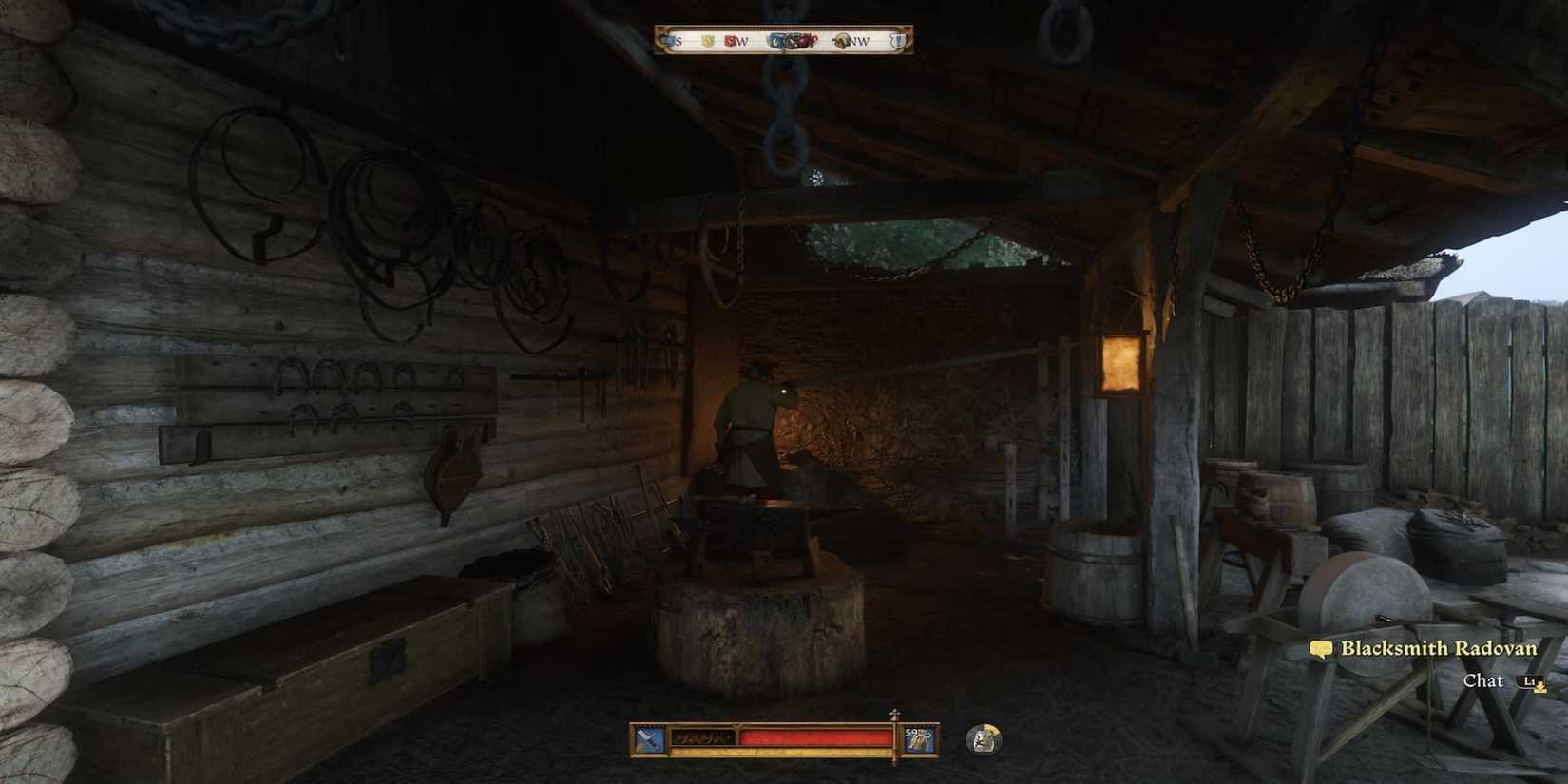Click the white shield at compass right edge

click(897, 40)
